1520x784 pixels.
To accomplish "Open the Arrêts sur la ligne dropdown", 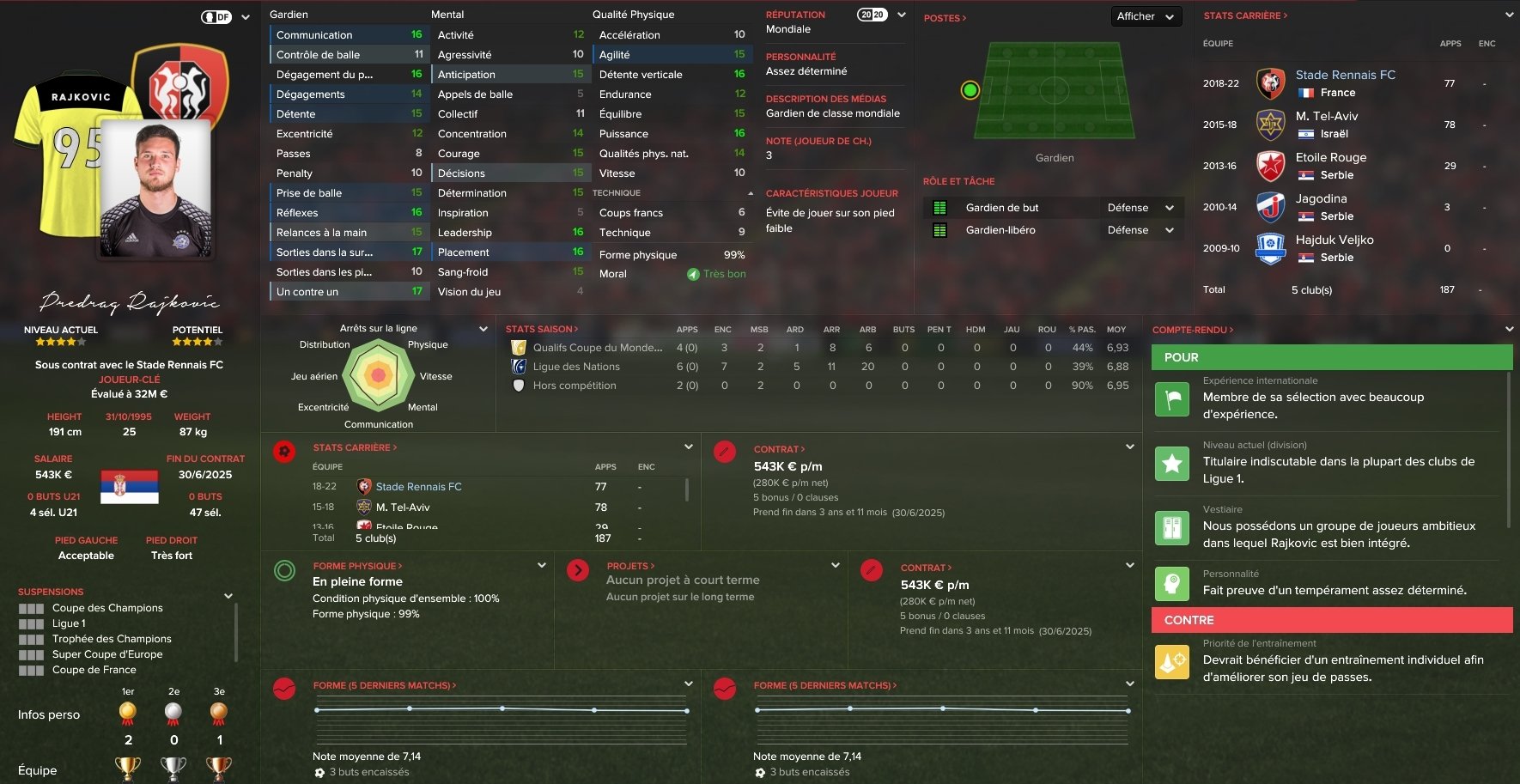I will (x=483, y=329).
